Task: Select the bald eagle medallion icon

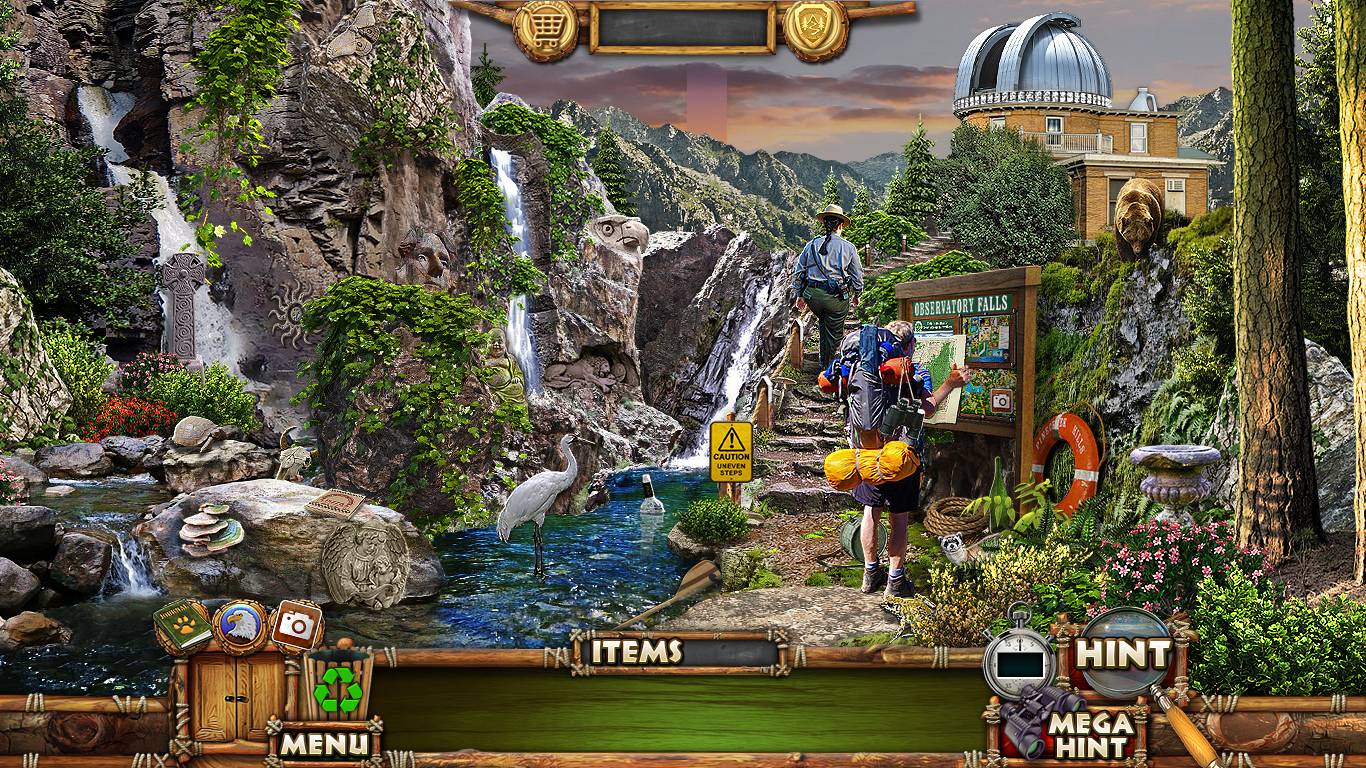Action: (x=239, y=626)
